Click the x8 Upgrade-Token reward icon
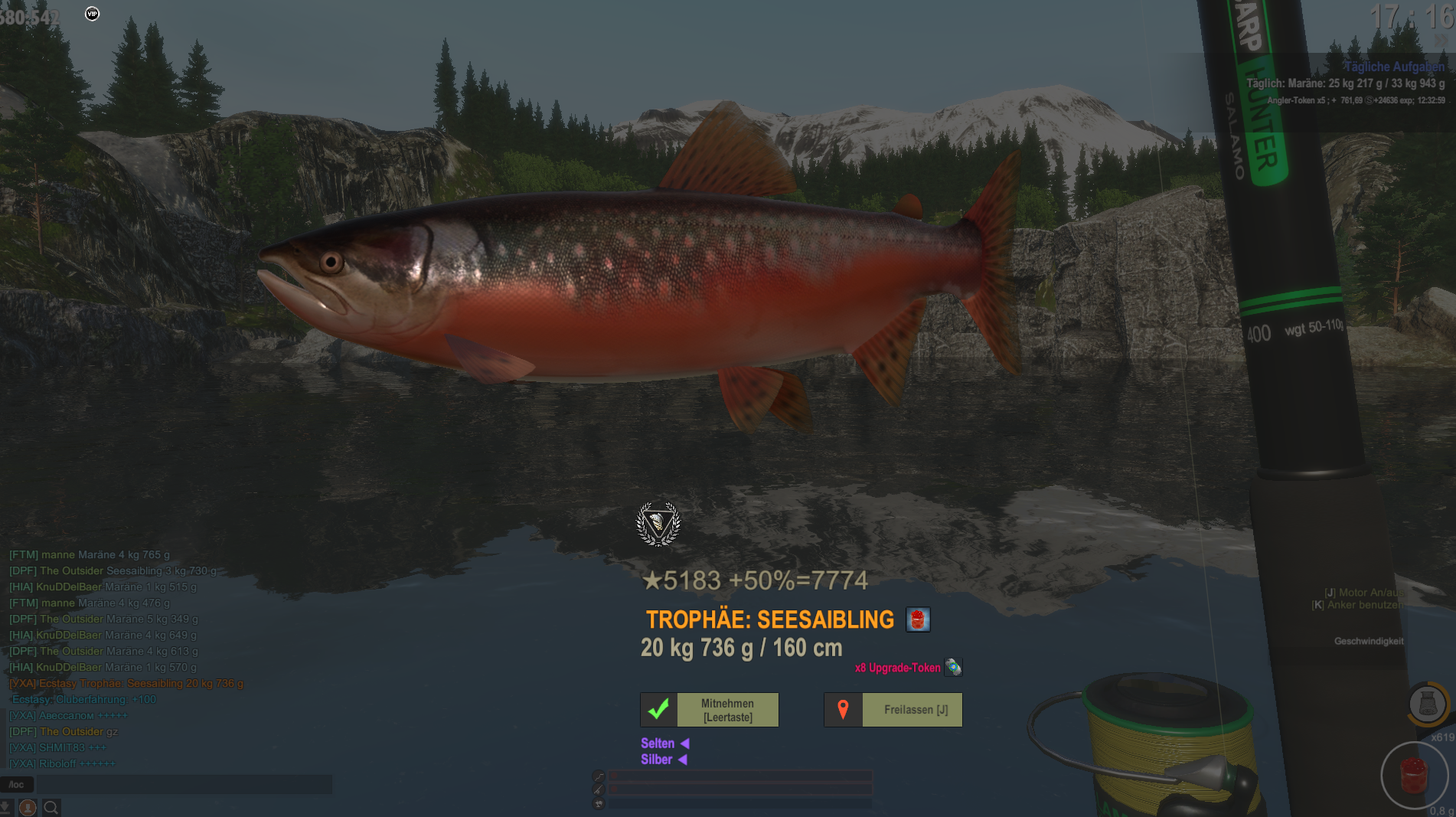 pyautogui.click(x=953, y=667)
